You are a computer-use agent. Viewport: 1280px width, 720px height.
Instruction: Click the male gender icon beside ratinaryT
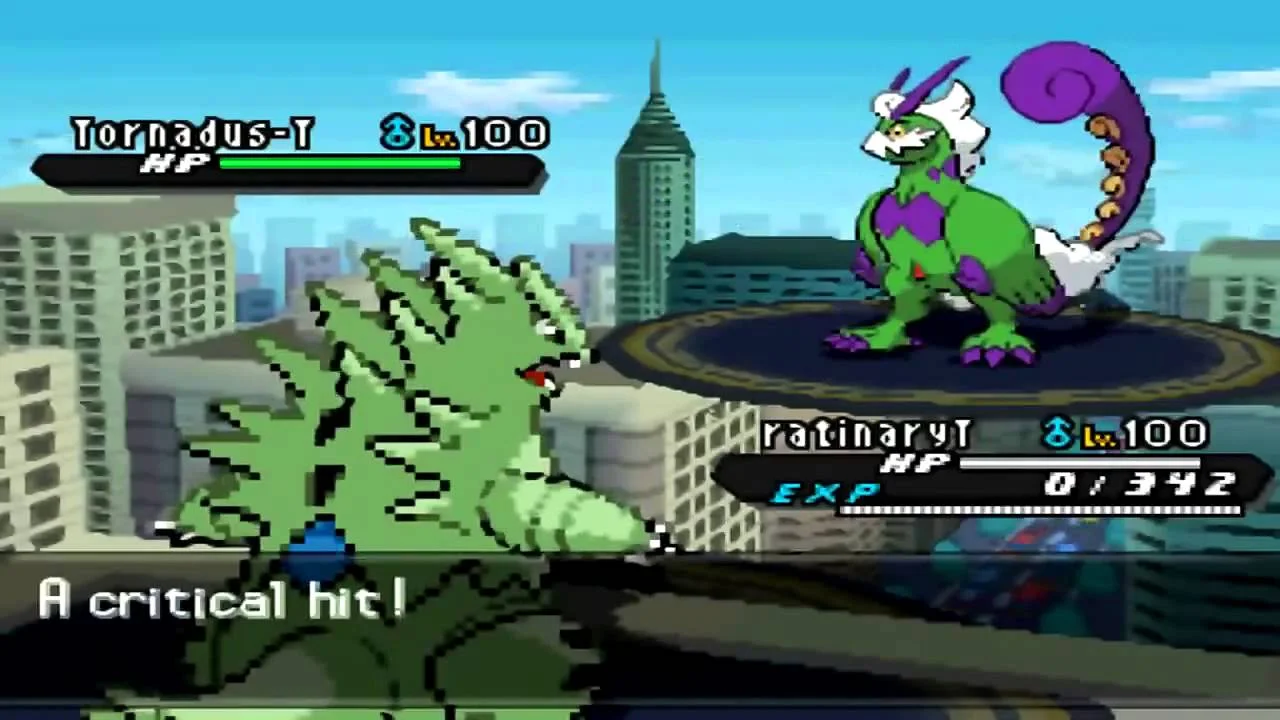click(1059, 432)
